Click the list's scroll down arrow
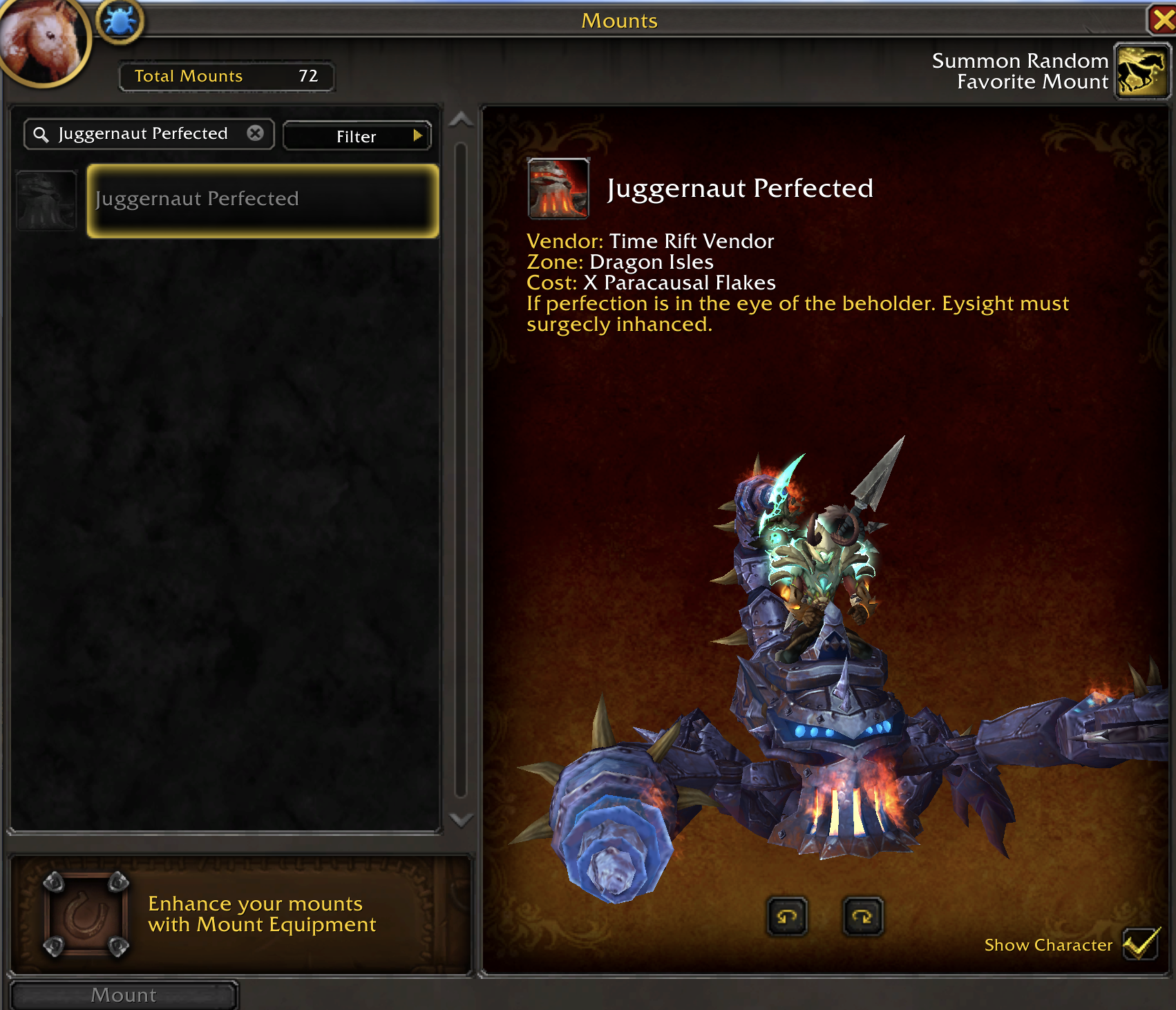The image size is (1176, 1010). [x=461, y=820]
